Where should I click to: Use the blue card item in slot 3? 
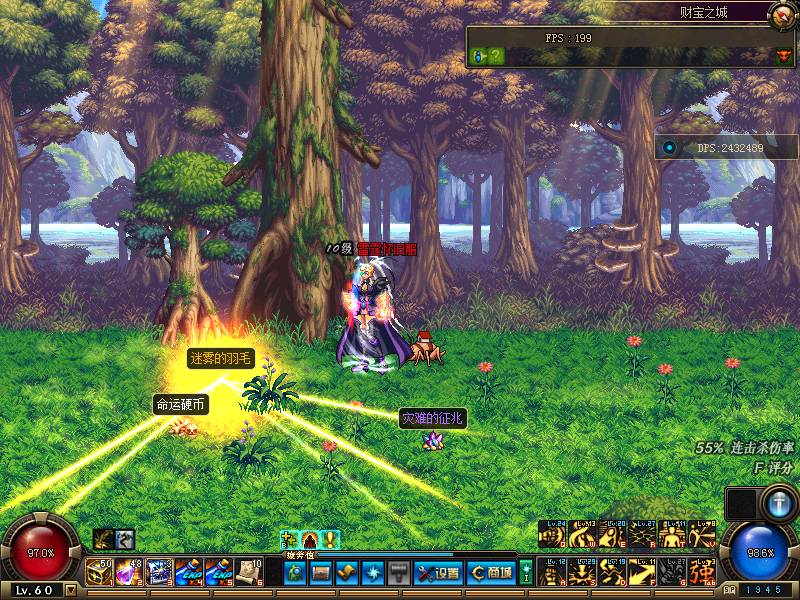point(160,572)
